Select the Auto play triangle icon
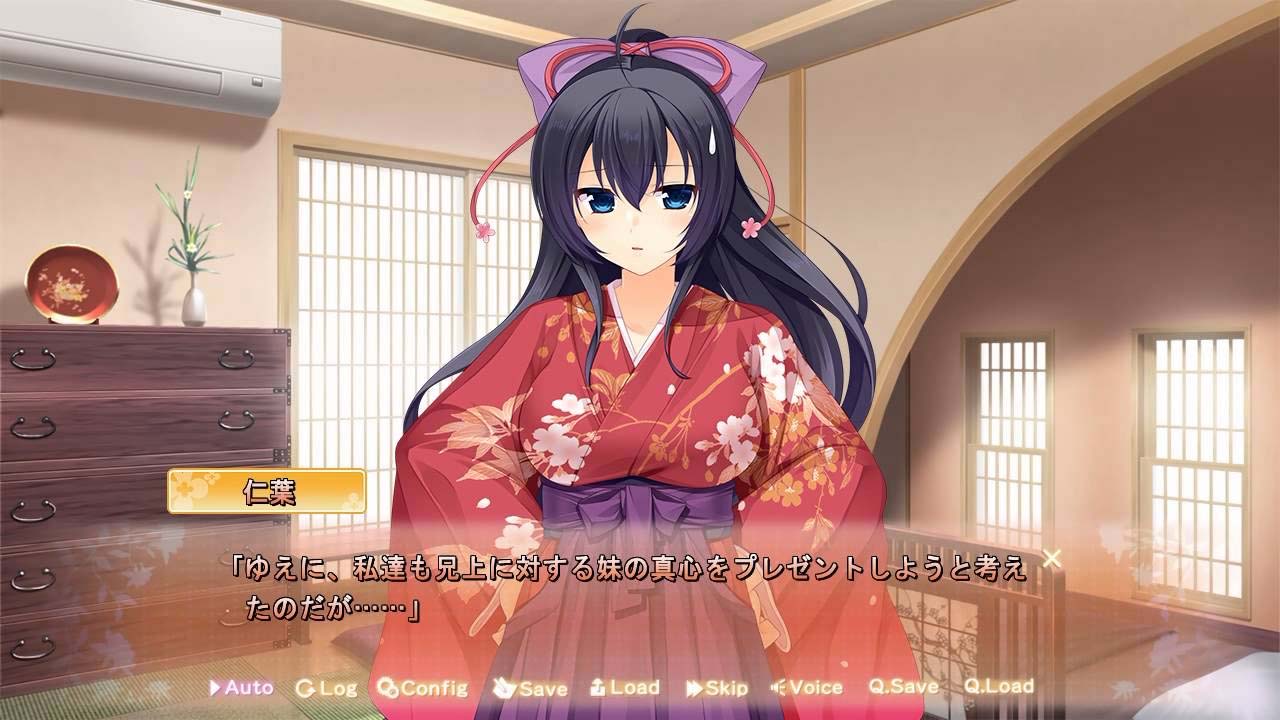The image size is (1280, 720). tap(213, 688)
